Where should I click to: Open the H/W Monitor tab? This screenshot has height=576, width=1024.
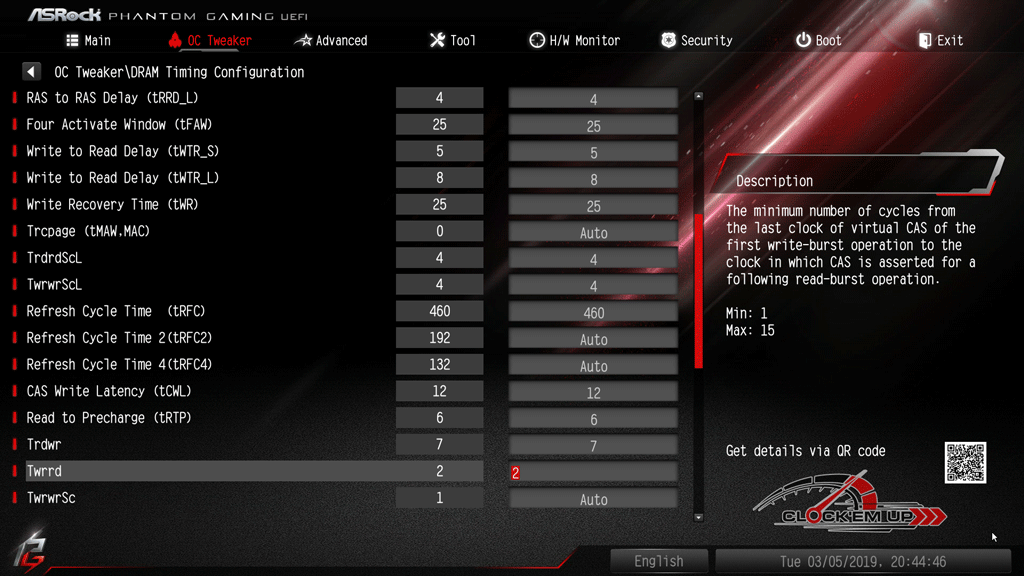(x=574, y=41)
